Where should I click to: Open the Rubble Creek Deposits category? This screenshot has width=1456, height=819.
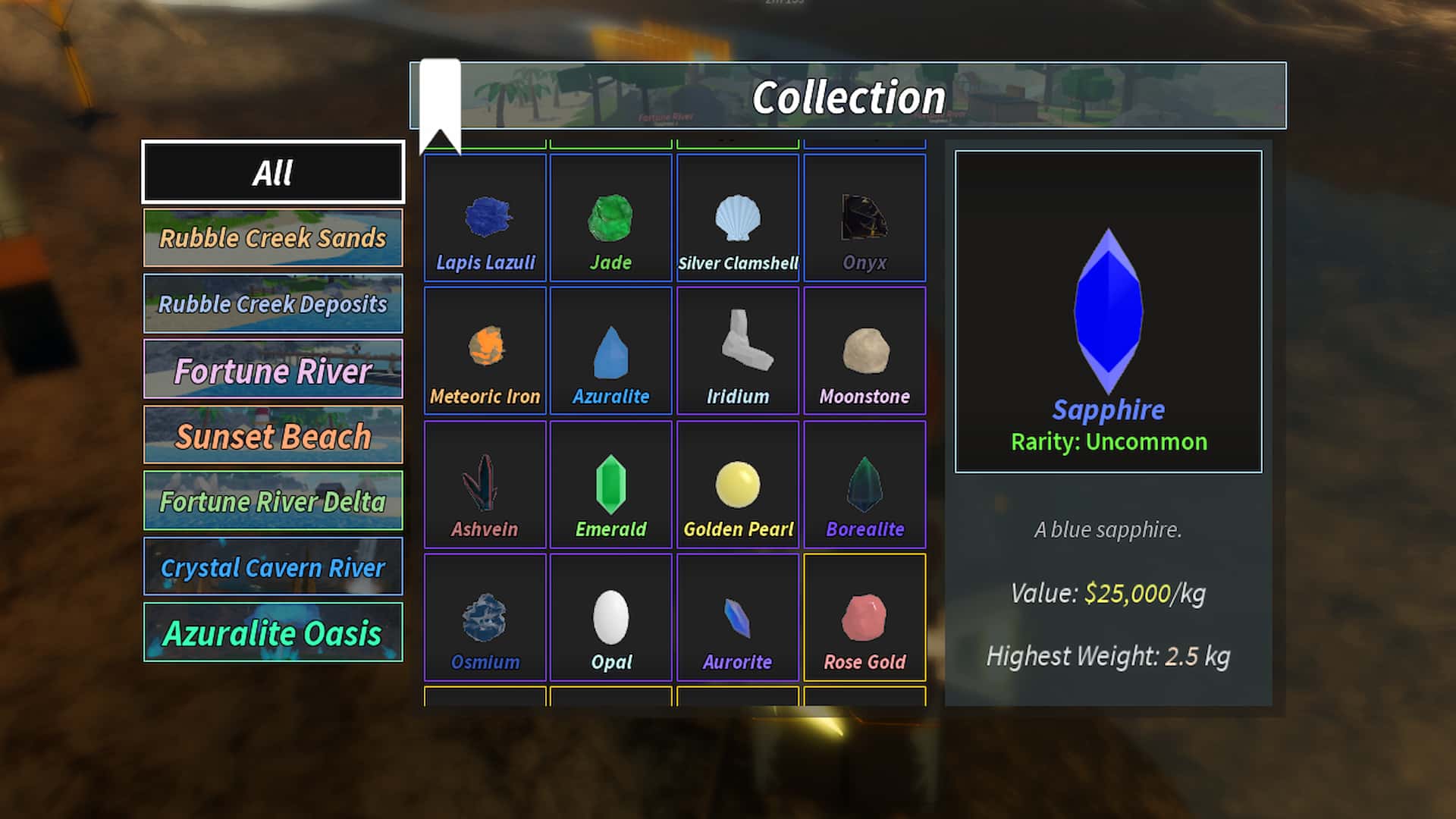point(273,304)
